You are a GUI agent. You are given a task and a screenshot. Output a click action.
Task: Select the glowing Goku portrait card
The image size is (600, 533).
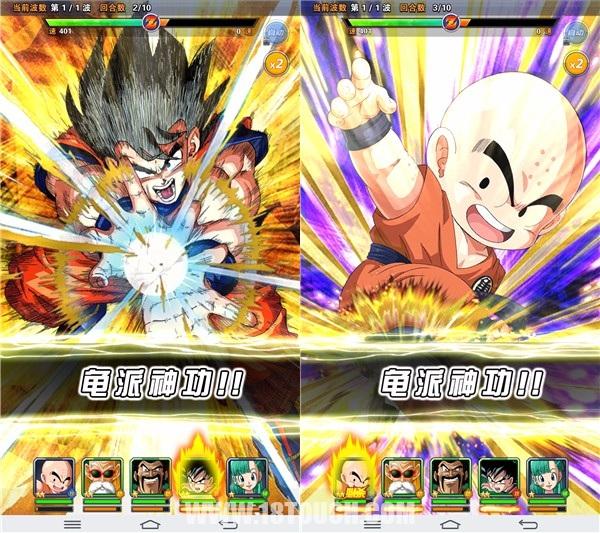pyautogui.click(x=198, y=476)
